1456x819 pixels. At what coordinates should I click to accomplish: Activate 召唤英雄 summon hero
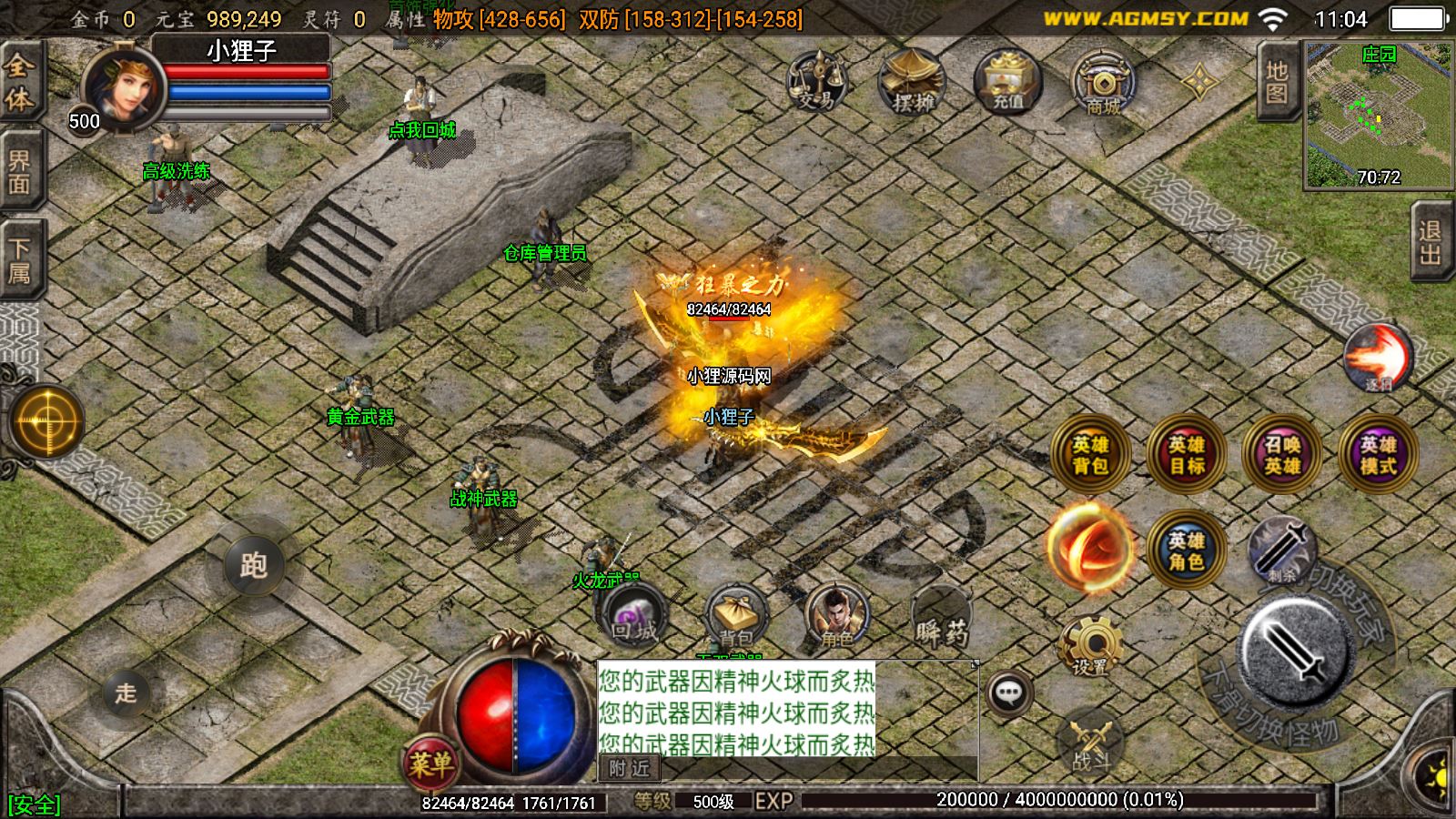pyautogui.click(x=1282, y=455)
